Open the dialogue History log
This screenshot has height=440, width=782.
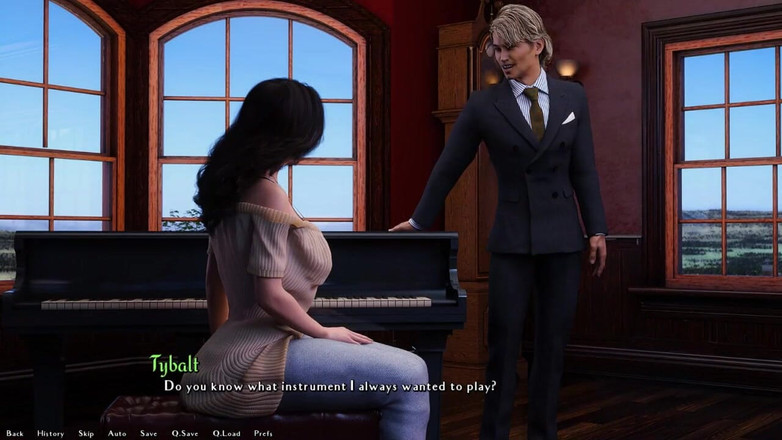pyautogui.click(x=50, y=433)
